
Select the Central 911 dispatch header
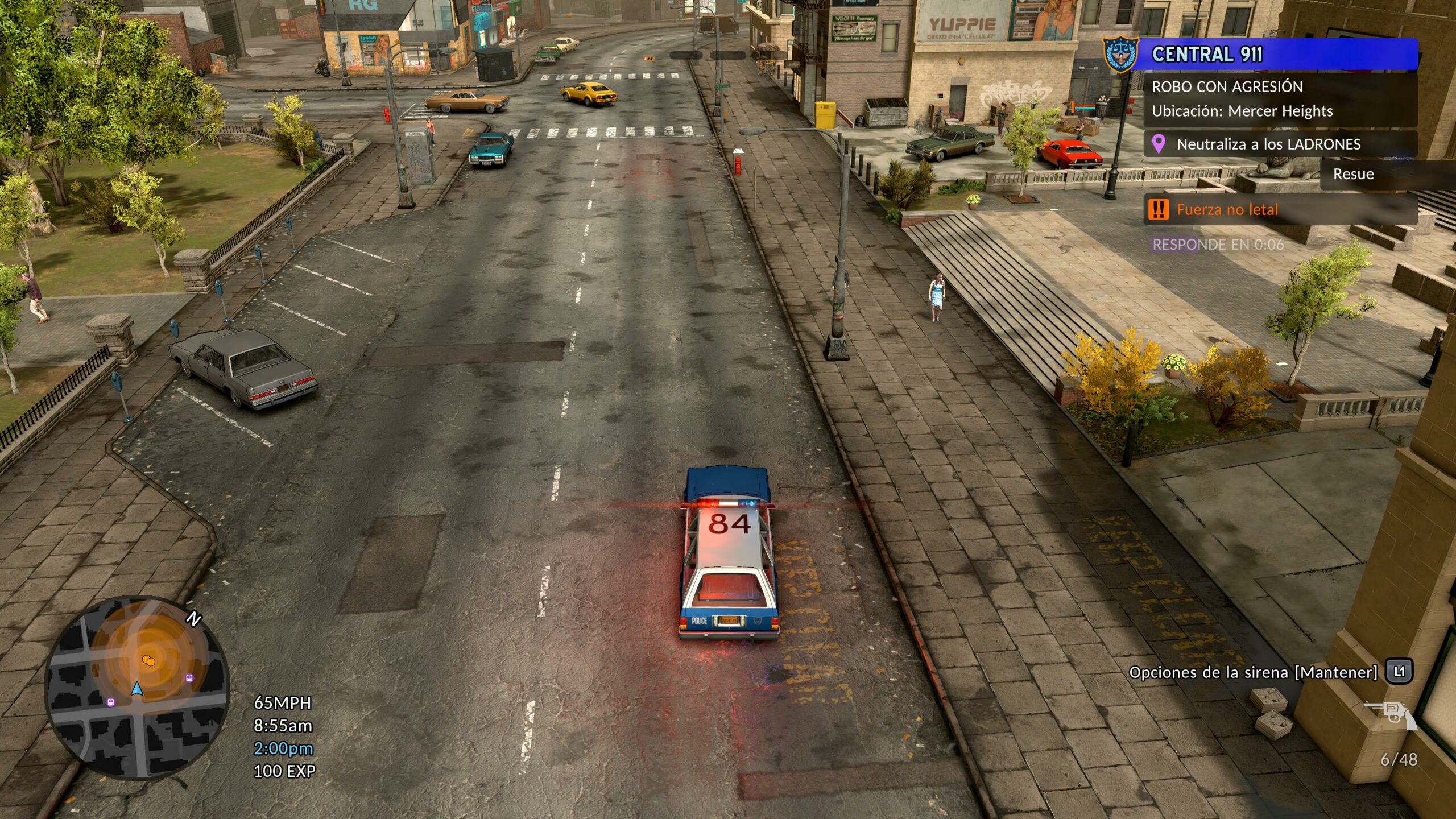(x=1274, y=55)
